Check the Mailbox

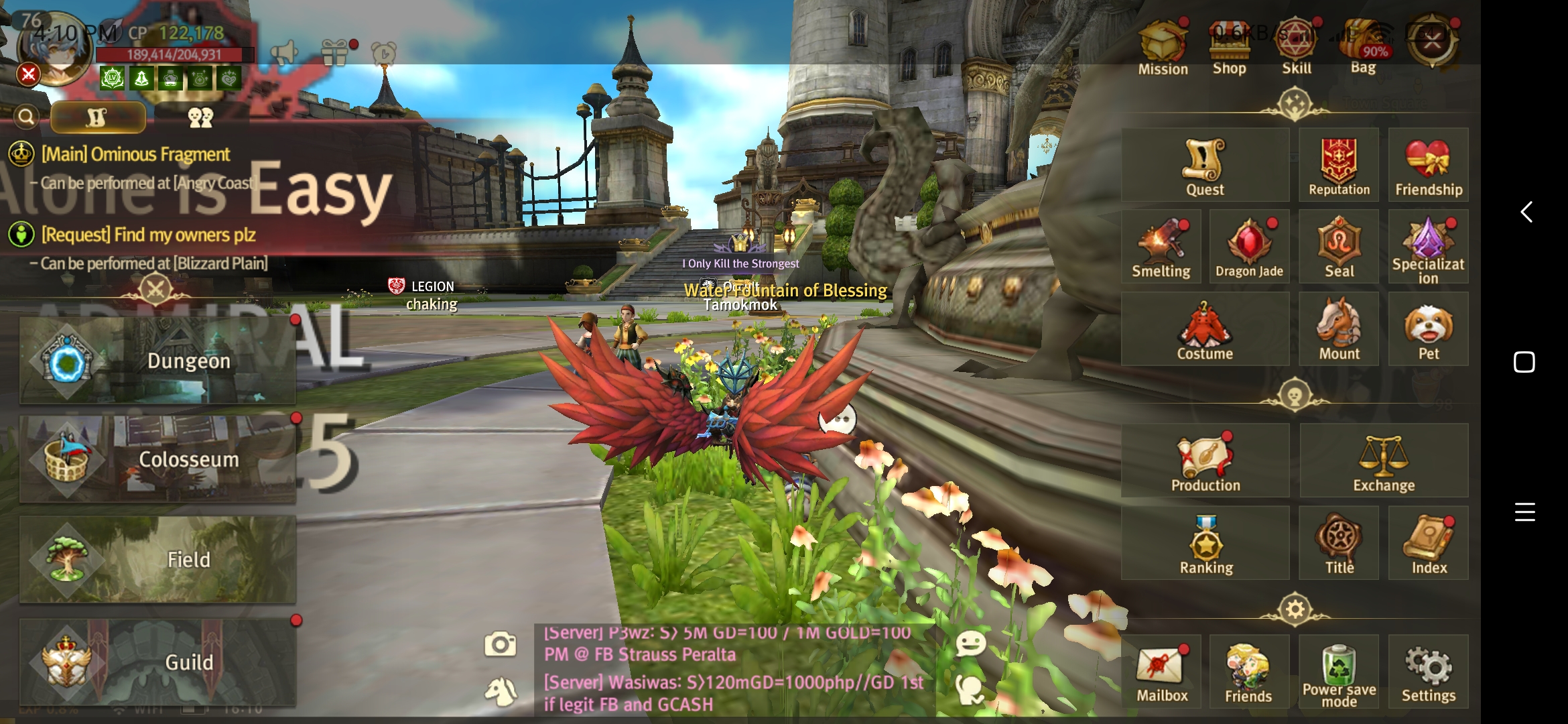[1162, 673]
